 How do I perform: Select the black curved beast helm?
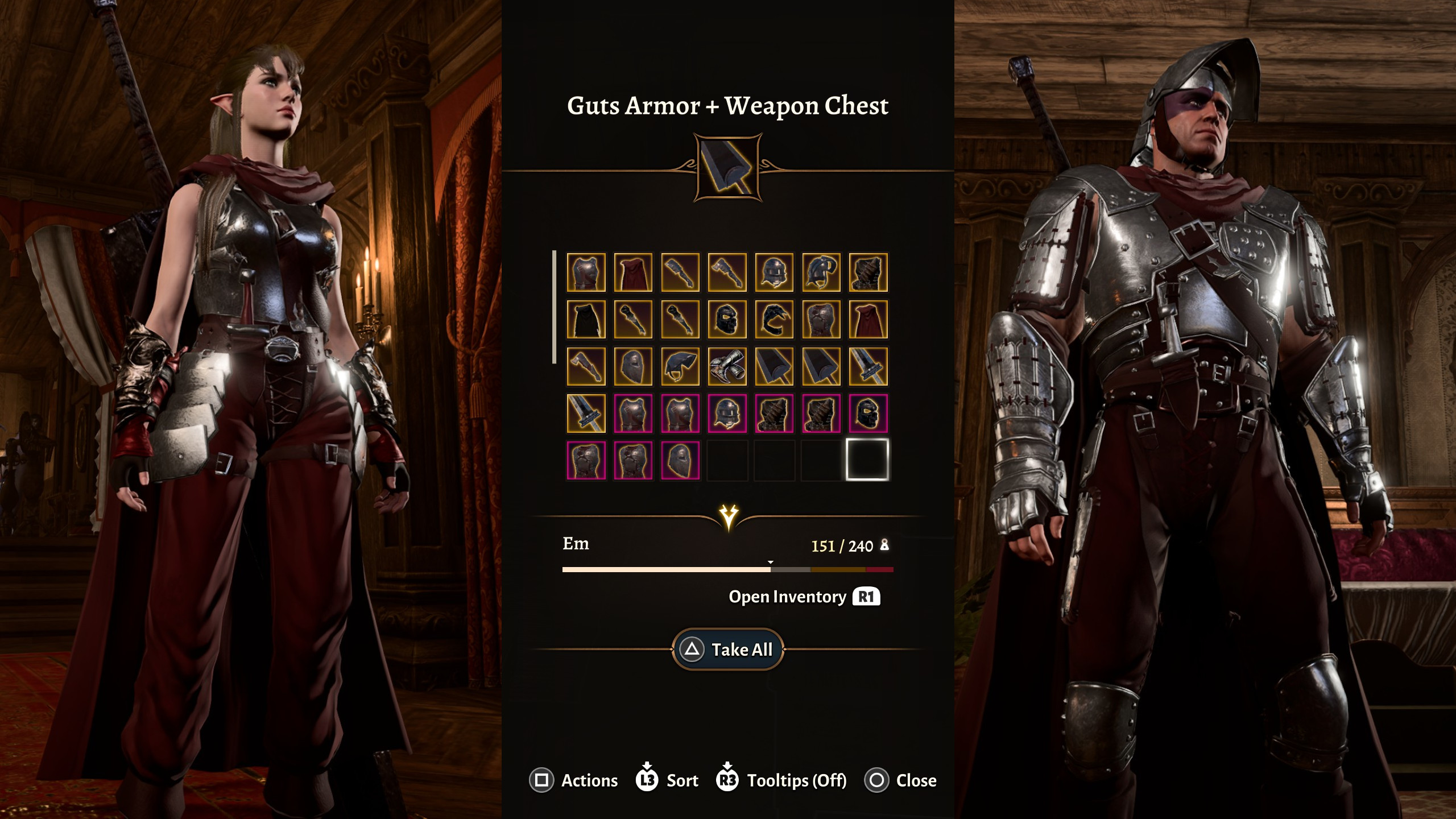tap(774, 320)
